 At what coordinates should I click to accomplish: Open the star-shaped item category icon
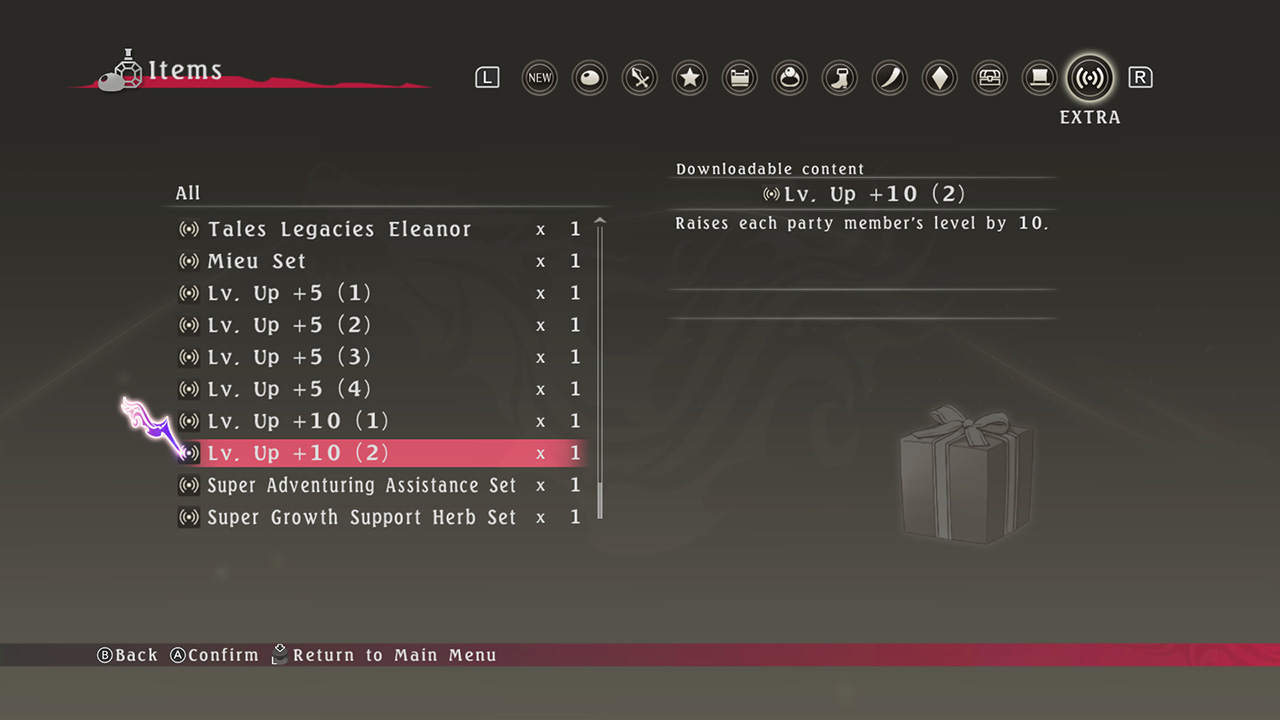[689, 78]
